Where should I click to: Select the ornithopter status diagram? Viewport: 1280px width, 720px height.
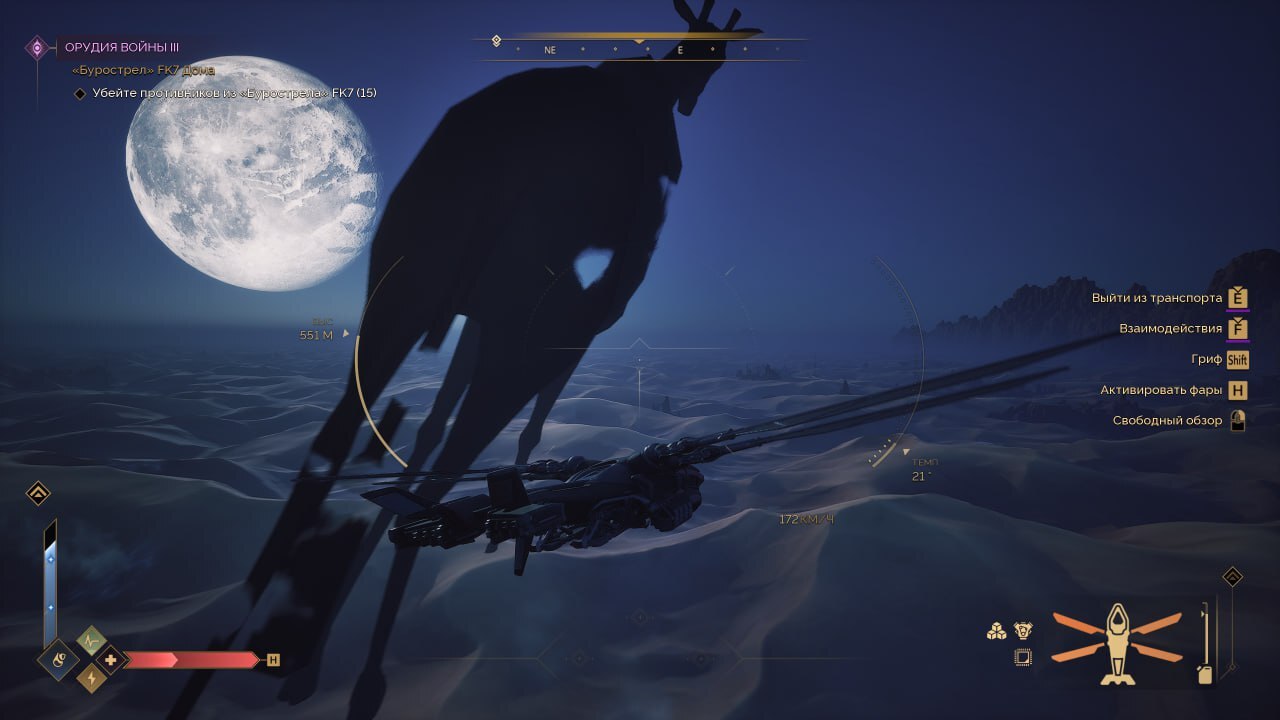pyautogui.click(x=1116, y=642)
